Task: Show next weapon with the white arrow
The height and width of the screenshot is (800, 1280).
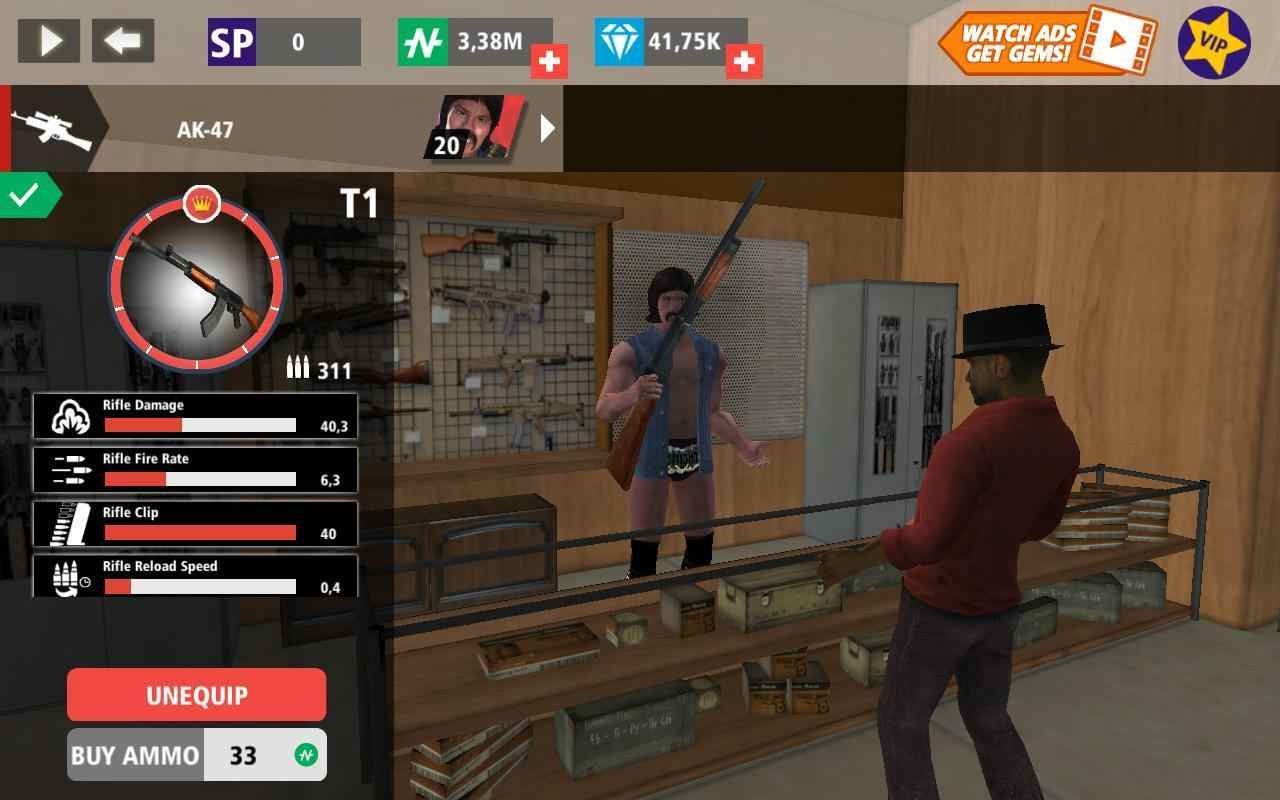Action: (x=547, y=128)
